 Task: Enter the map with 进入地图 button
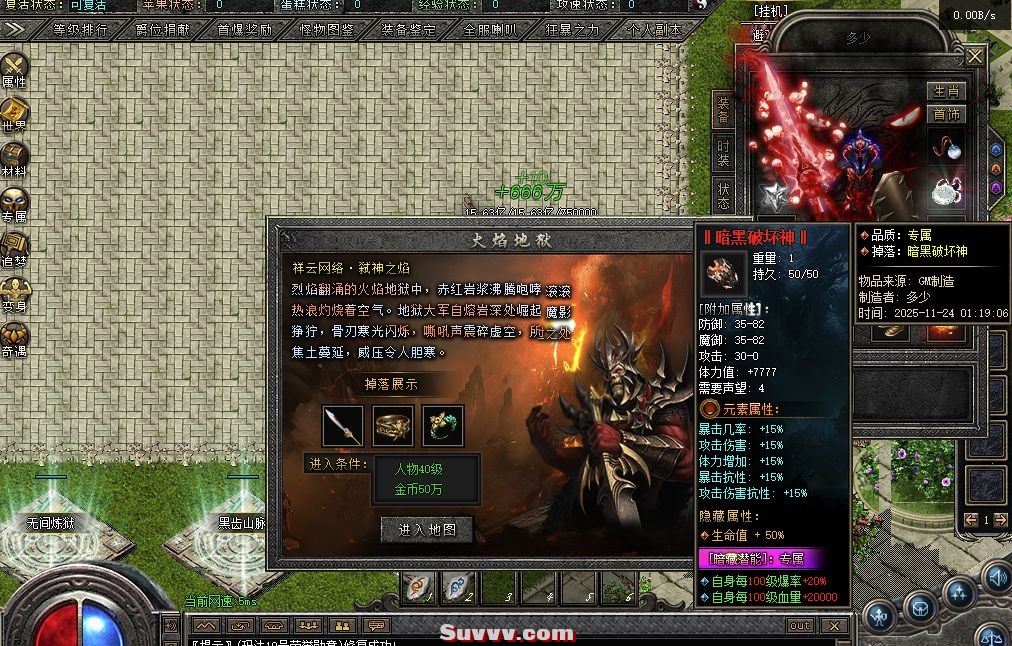427,529
